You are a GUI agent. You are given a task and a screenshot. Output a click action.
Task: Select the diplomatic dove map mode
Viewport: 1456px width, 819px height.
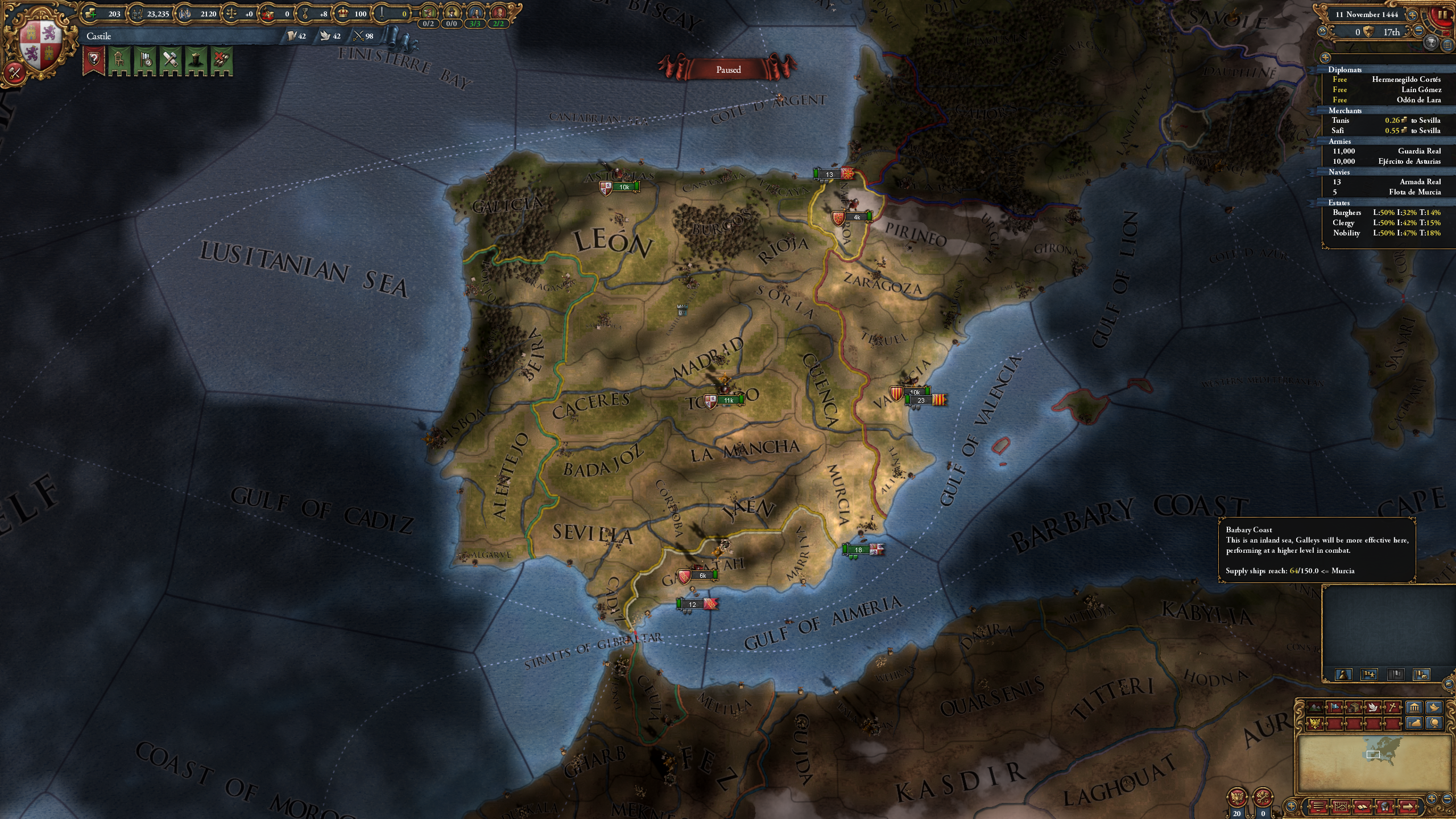(1373, 708)
